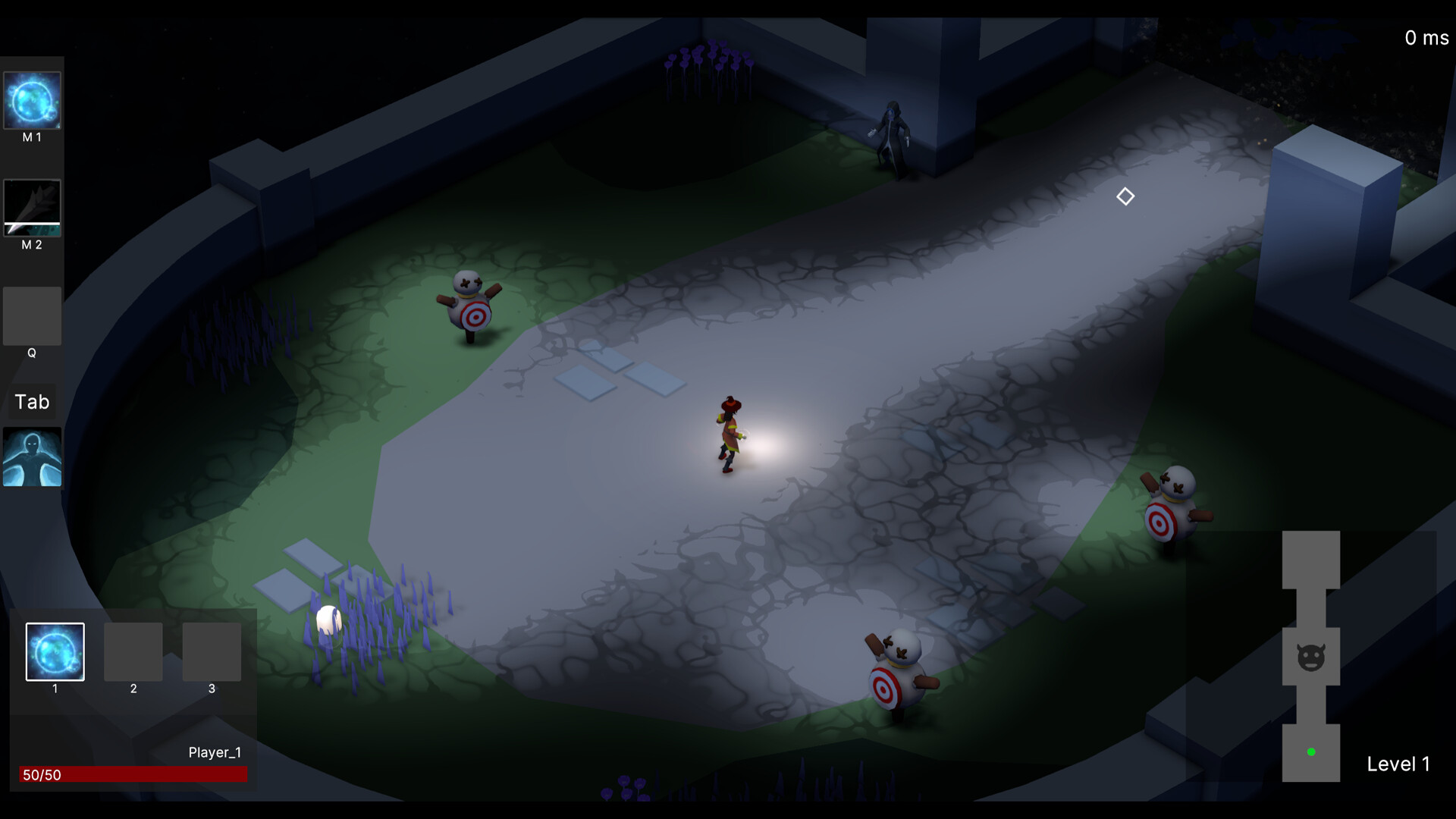This screenshot has height=819, width=1456.
Task: Select the M 2 blade ability icon
Action: (x=32, y=208)
